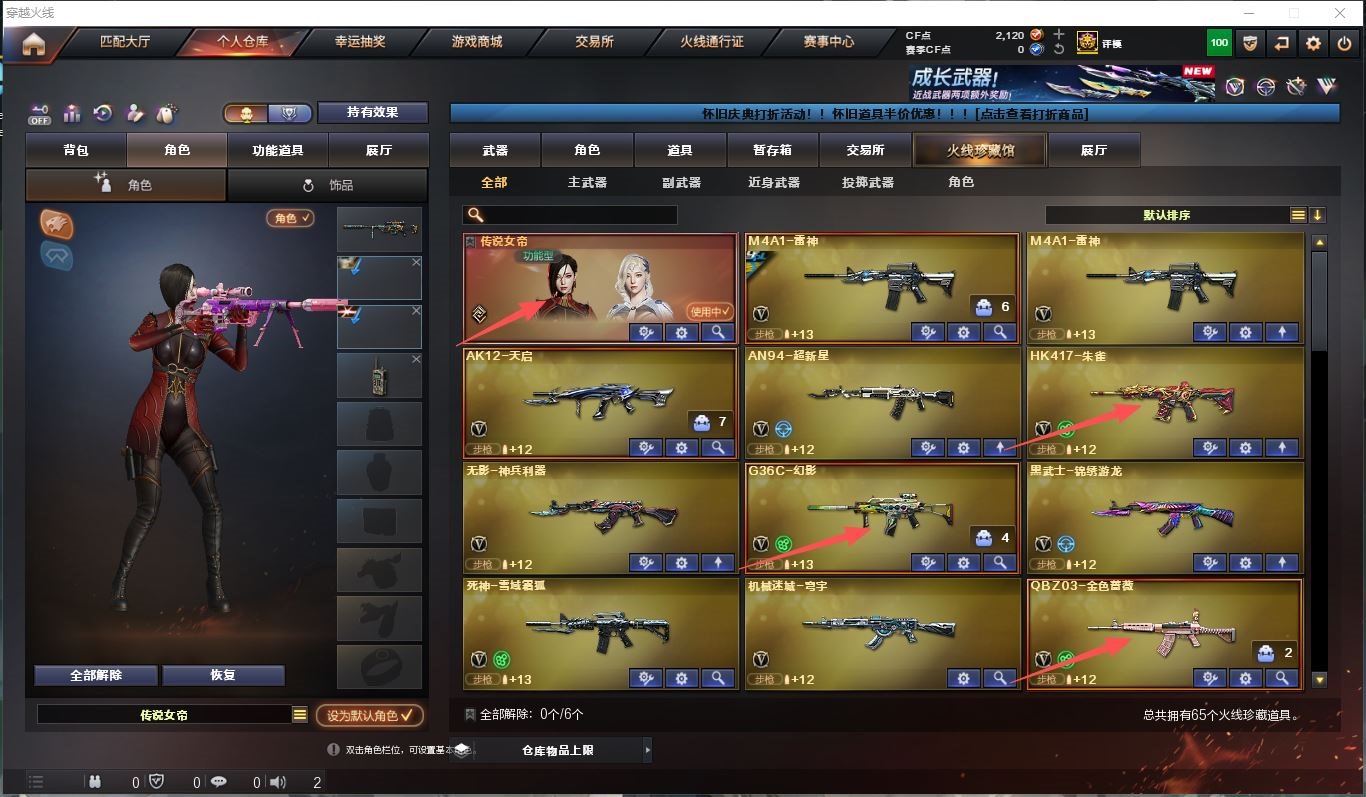Screen dimensions: 1366x797
Task: Open the 交易所 in top navigation
Action: coord(594,42)
